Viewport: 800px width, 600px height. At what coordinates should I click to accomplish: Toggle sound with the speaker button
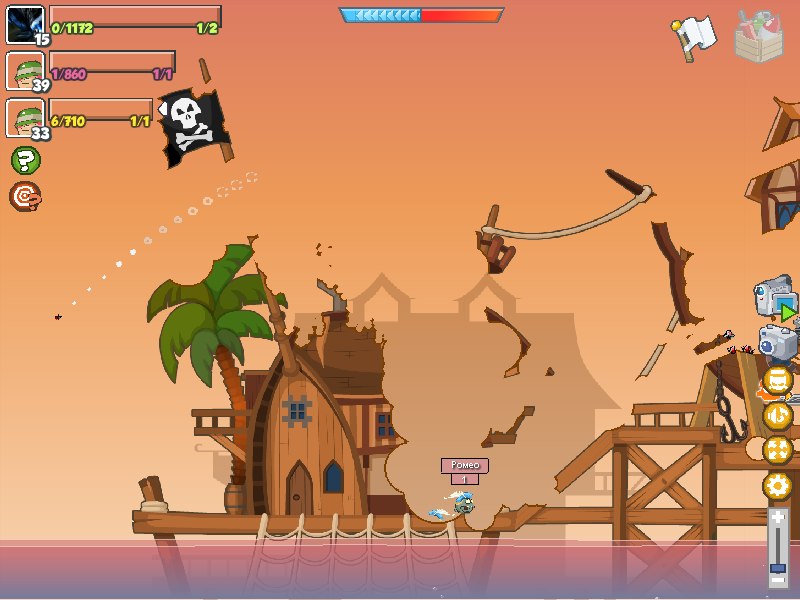tap(778, 415)
